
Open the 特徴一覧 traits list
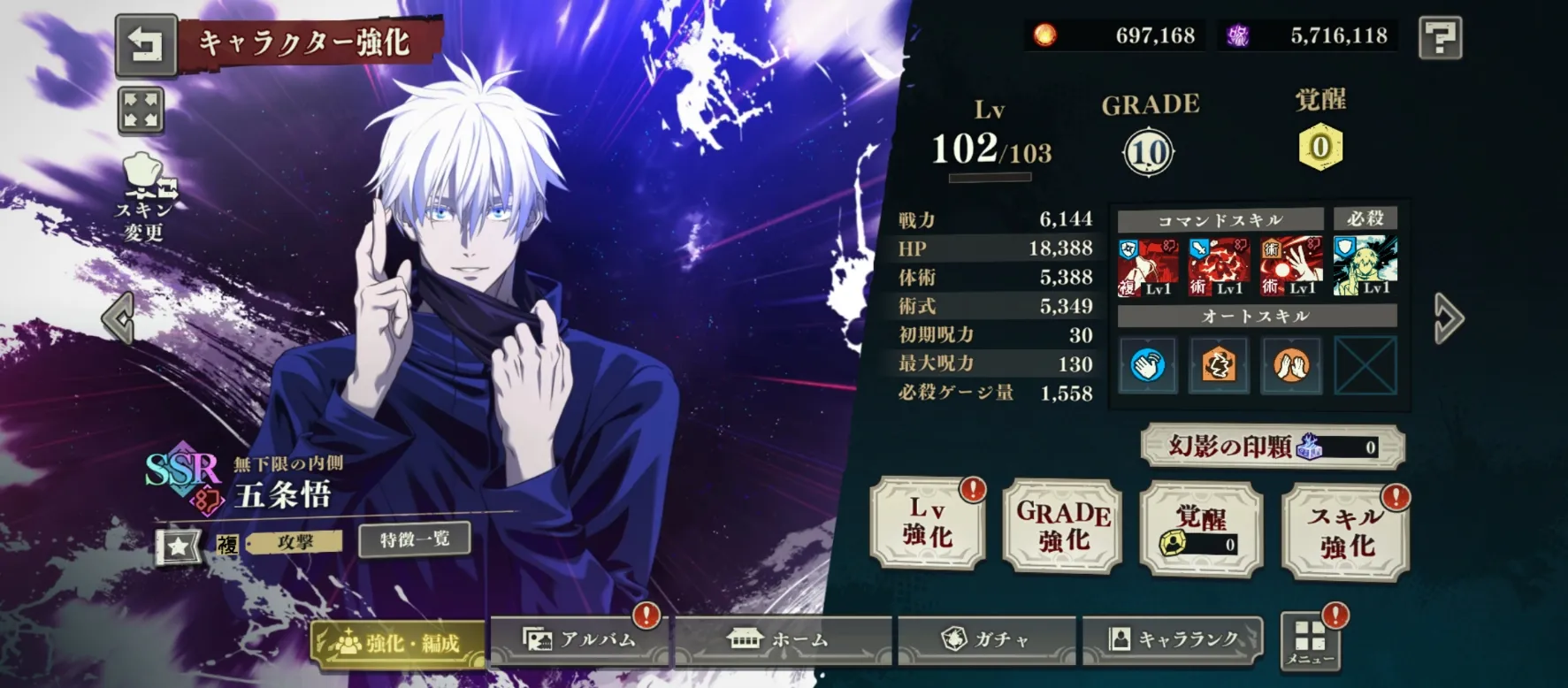click(x=414, y=539)
